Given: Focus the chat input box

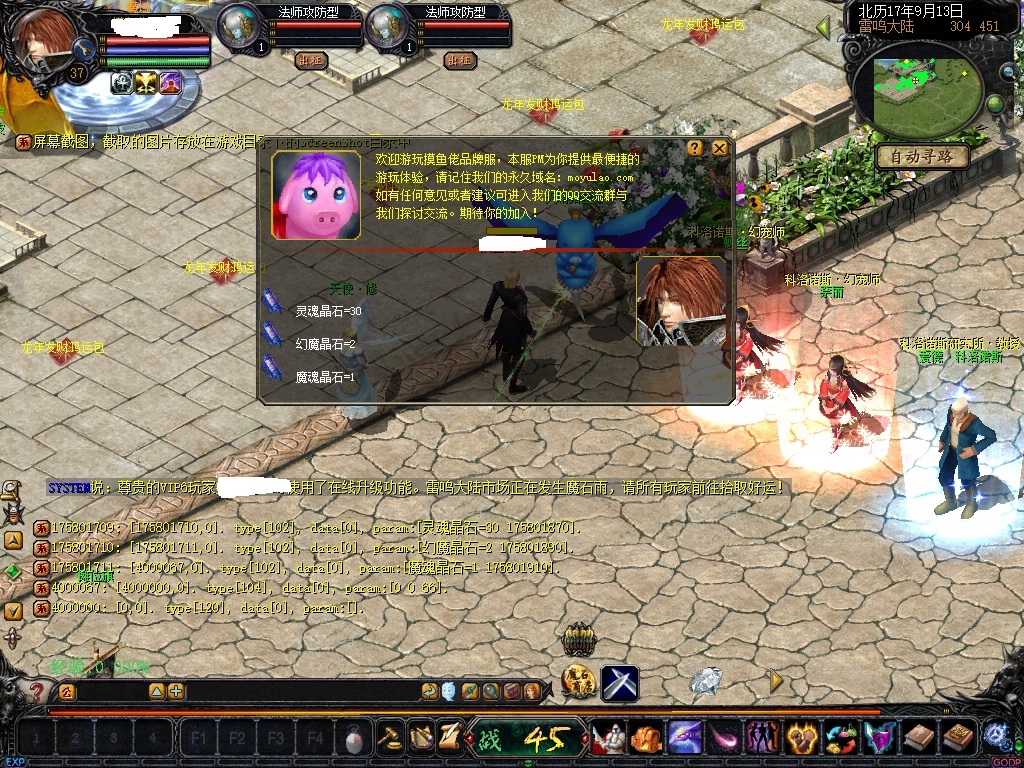Looking at the screenshot, I should point(110,691).
